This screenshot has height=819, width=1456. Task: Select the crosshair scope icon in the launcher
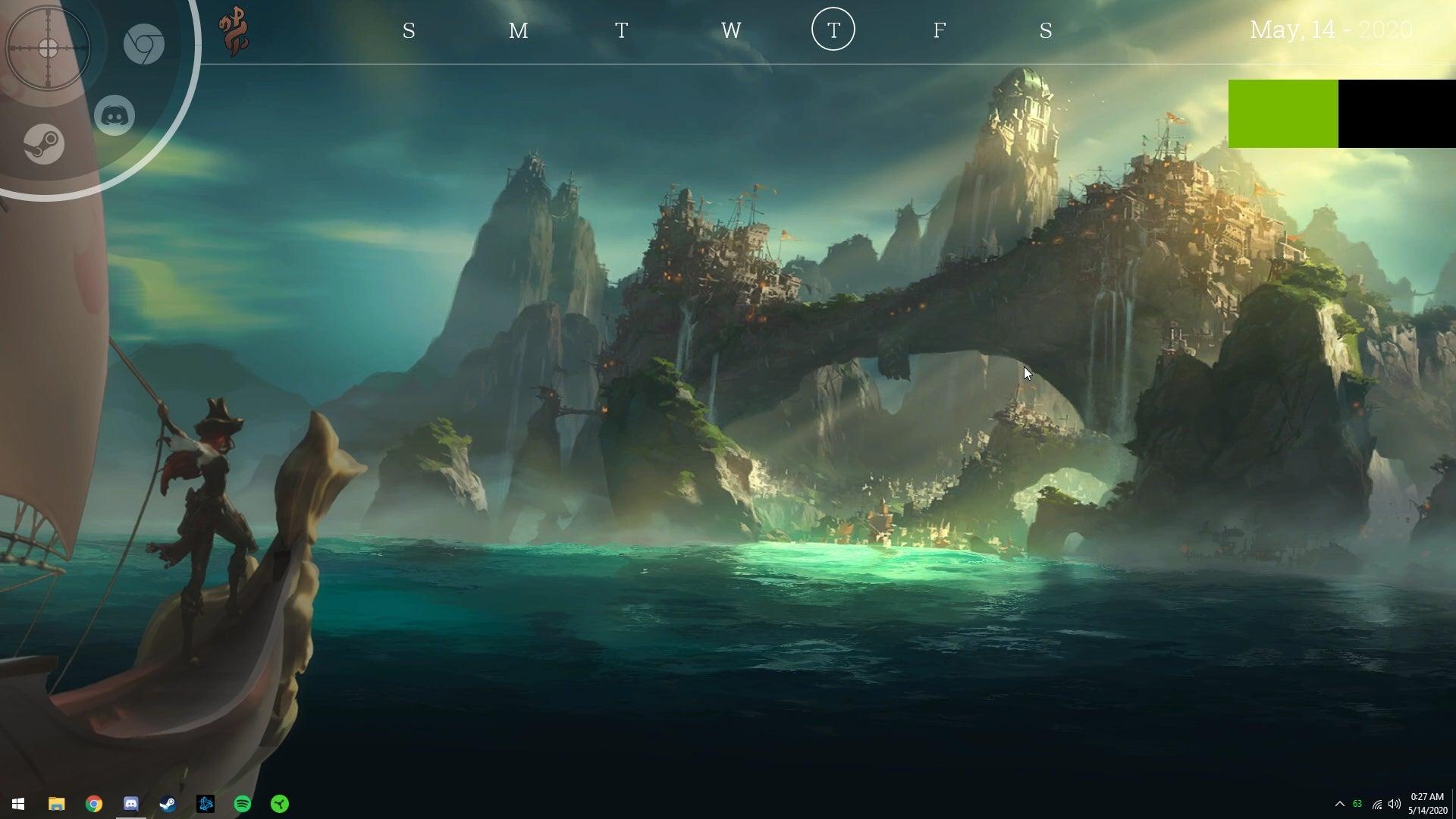pyautogui.click(x=47, y=48)
